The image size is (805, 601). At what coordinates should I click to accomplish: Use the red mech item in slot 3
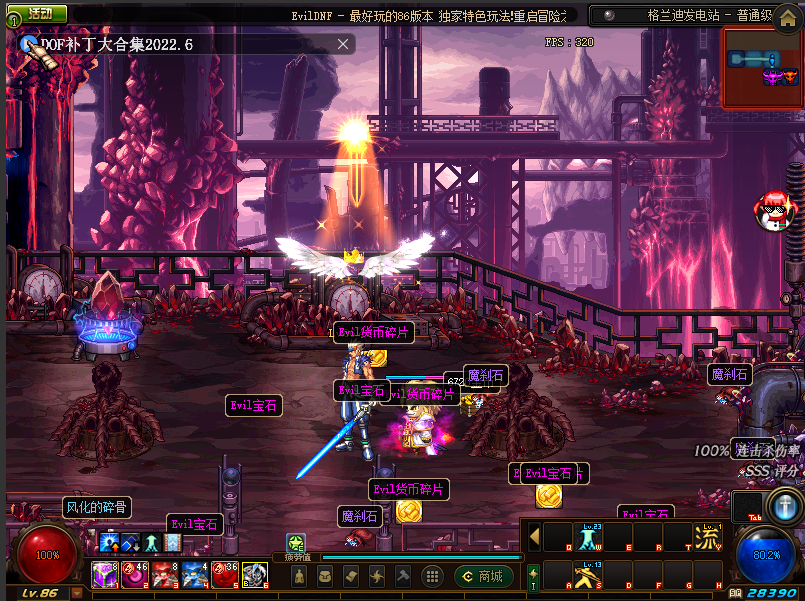(165, 575)
